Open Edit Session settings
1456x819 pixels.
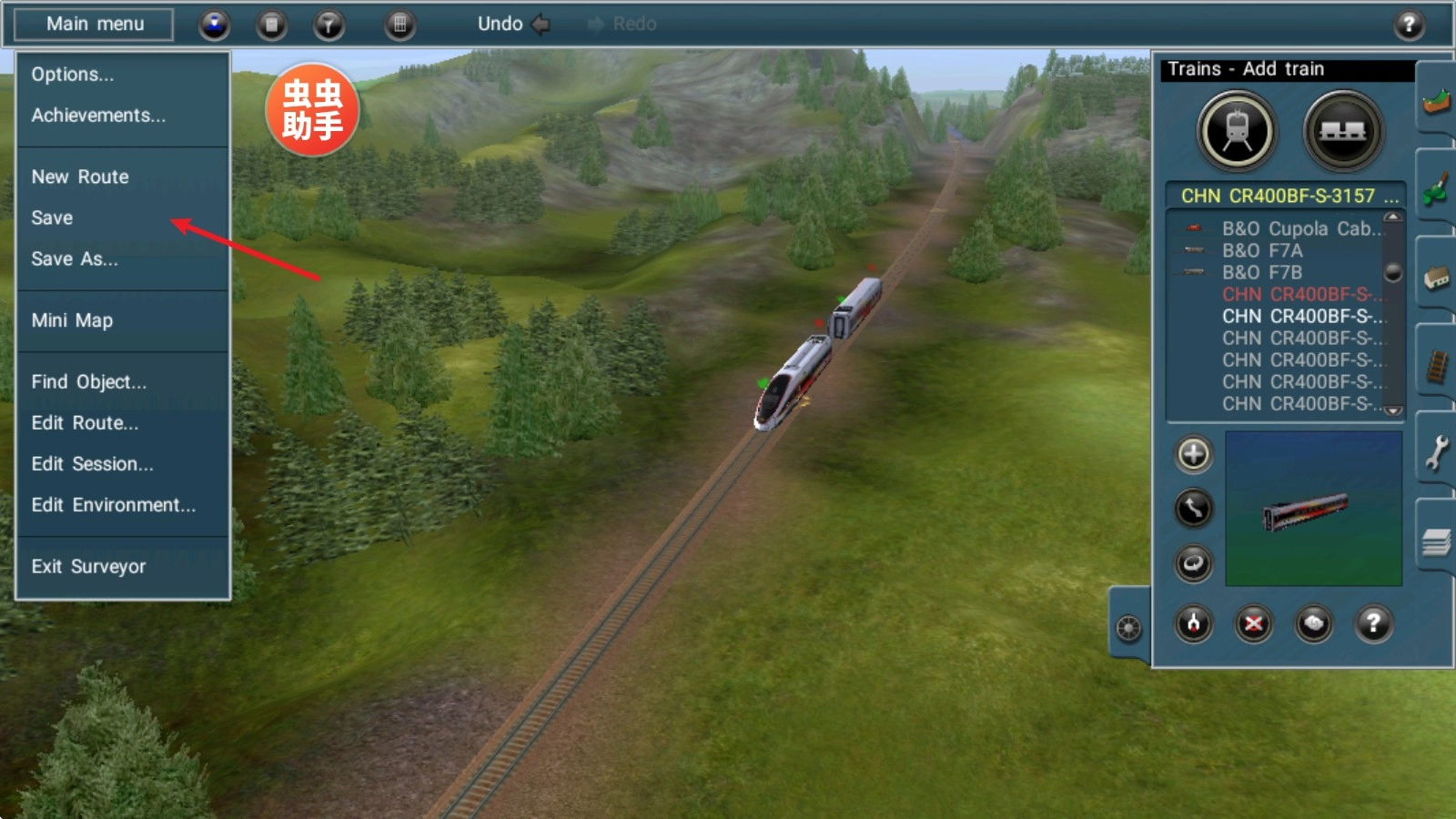pyautogui.click(x=92, y=464)
